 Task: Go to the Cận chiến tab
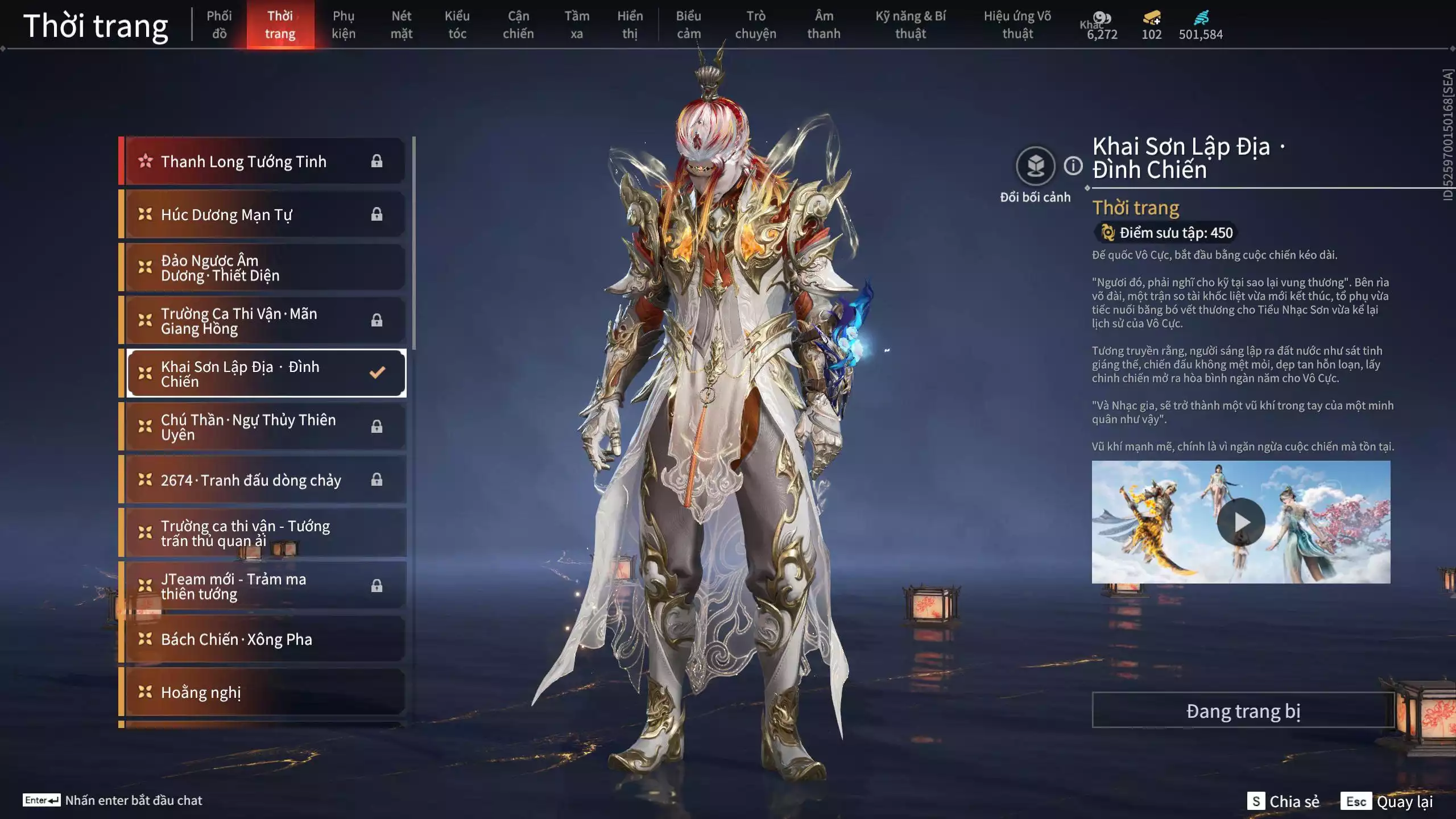tap(518, 24)
